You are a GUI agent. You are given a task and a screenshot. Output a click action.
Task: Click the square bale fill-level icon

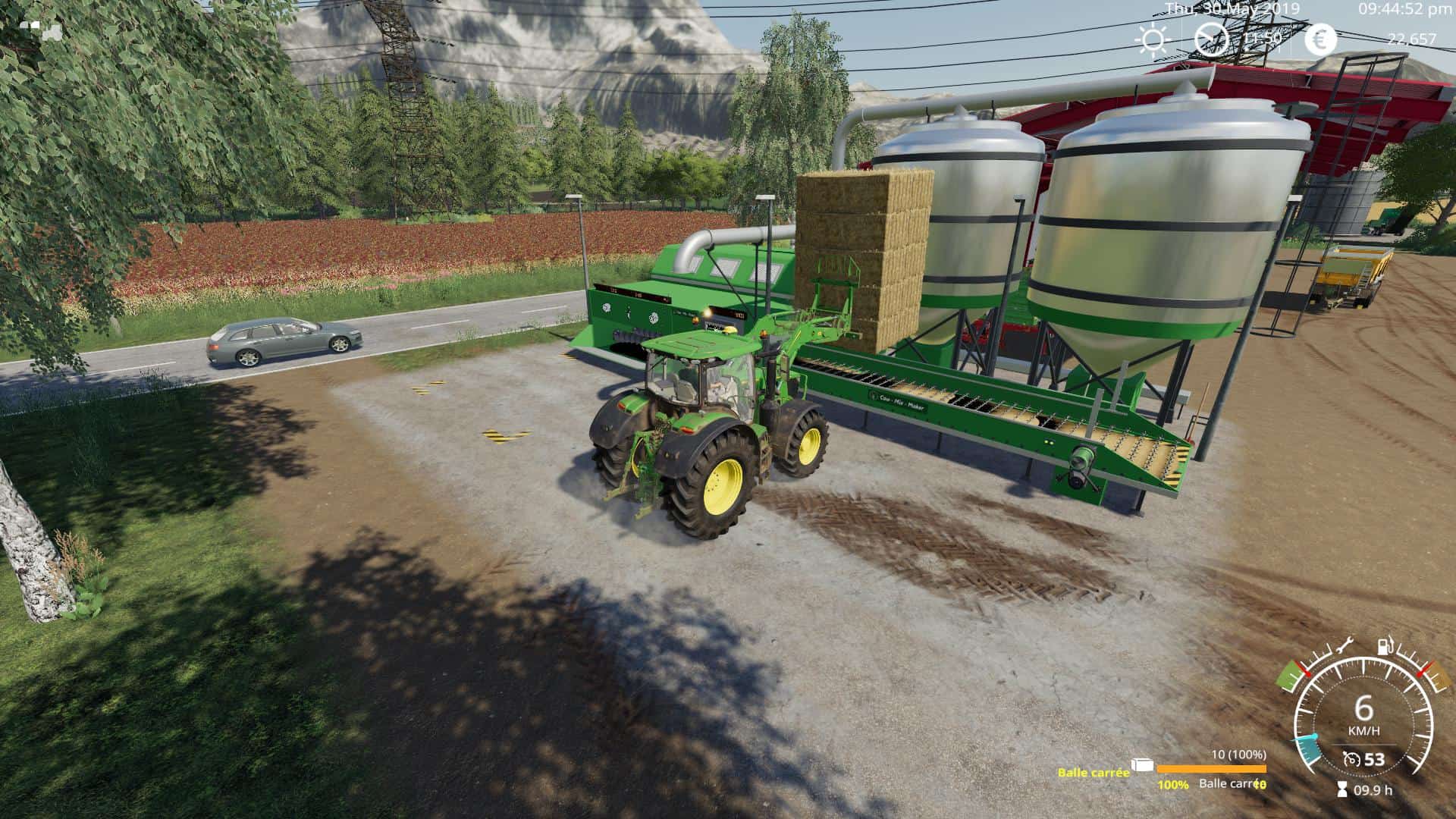(1143, 766)
